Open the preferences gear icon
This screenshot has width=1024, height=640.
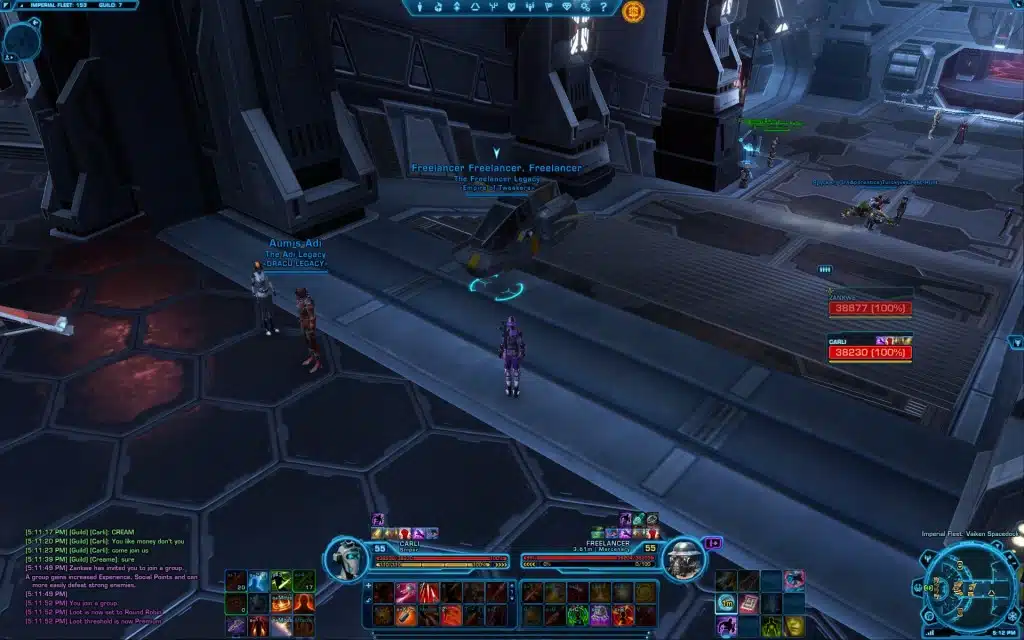(x=587, y=7)
